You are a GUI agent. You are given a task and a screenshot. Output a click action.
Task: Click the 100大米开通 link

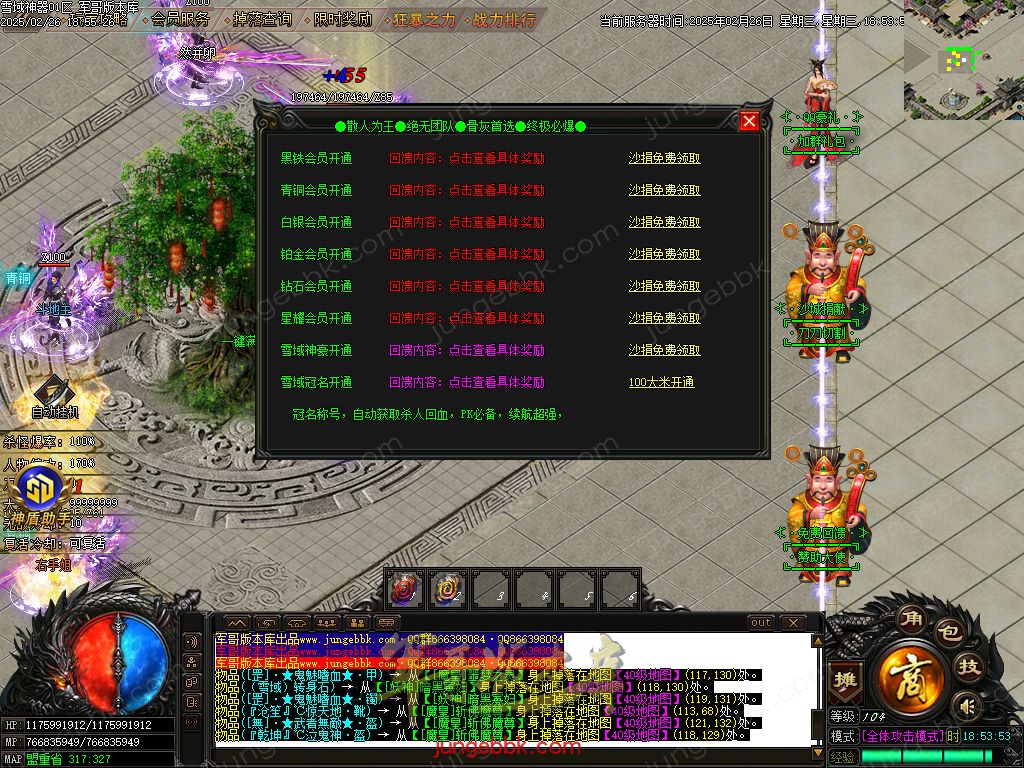tap(661, 382)
